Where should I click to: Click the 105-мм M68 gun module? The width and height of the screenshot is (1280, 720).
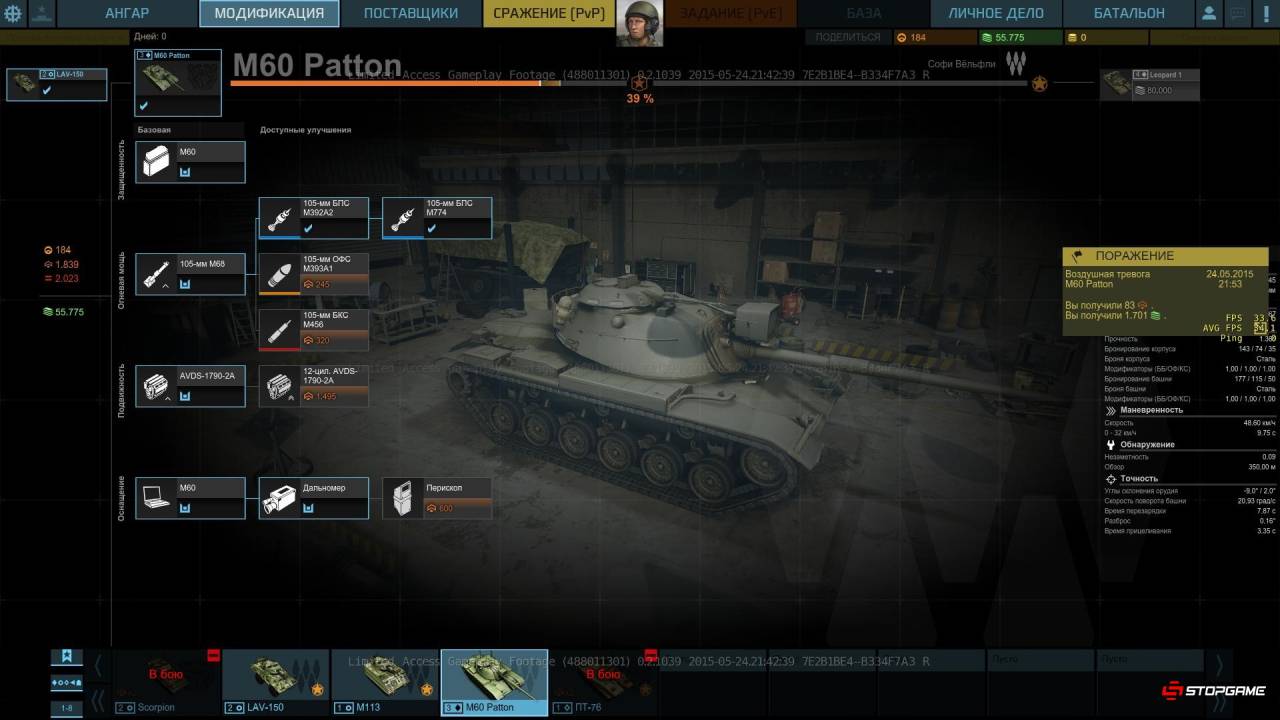click(190, 273)
